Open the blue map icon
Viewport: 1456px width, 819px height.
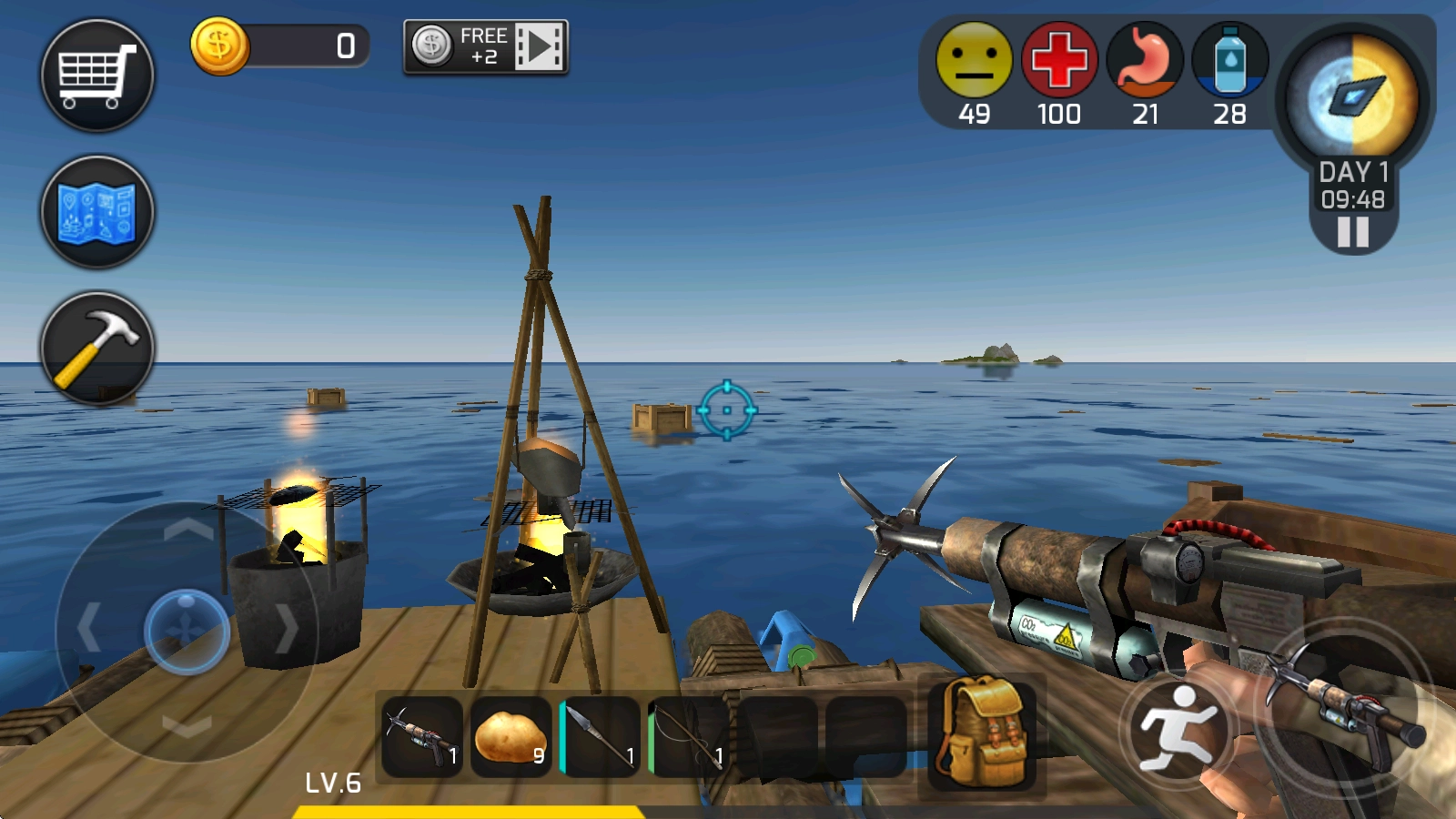(96, 212)
